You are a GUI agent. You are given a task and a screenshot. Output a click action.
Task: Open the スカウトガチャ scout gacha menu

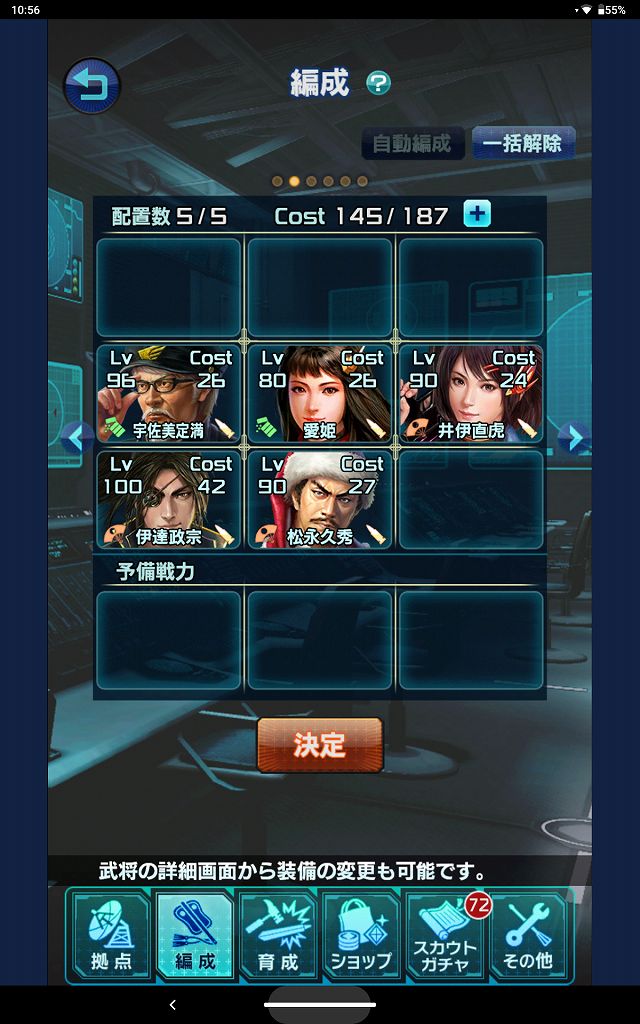[x=446, y=934]
